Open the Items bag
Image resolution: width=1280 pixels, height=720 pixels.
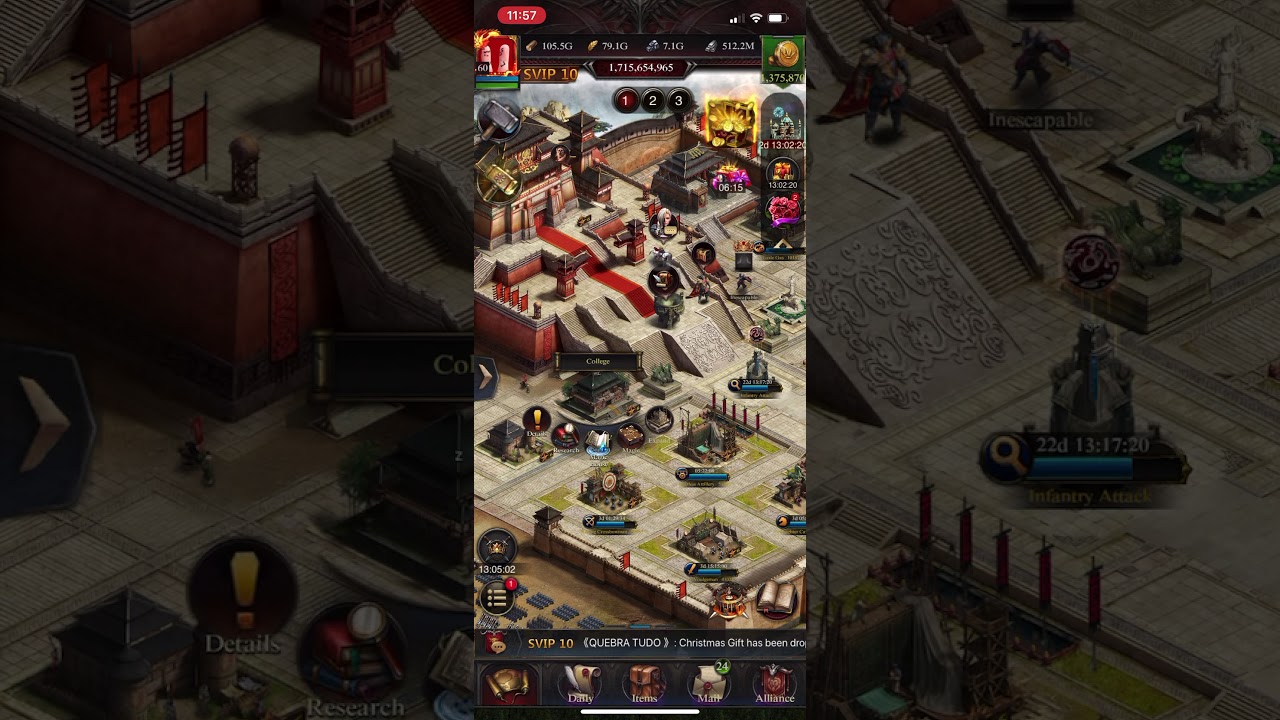tap(645, 685)
